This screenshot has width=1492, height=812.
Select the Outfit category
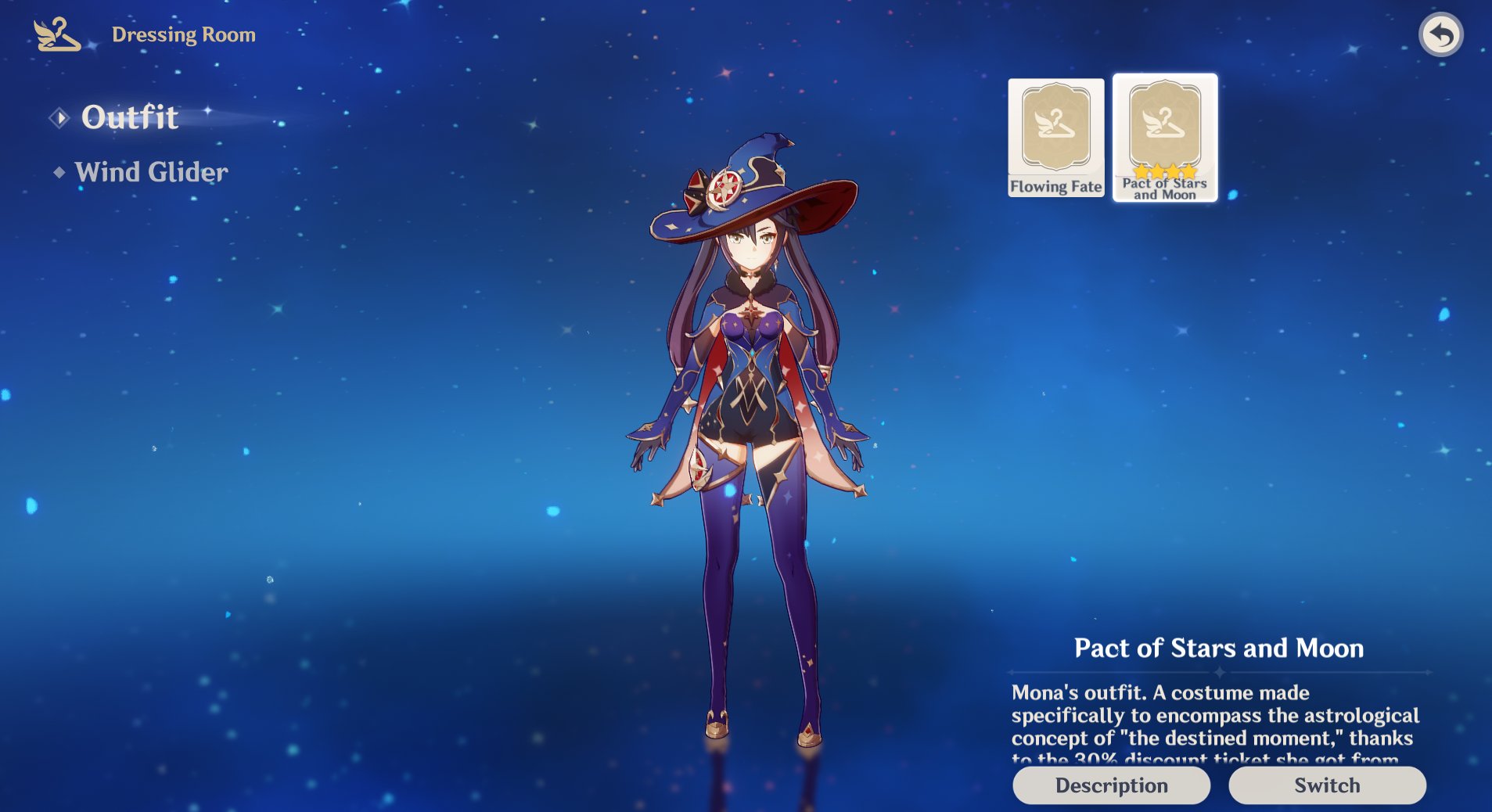(130, 117)
